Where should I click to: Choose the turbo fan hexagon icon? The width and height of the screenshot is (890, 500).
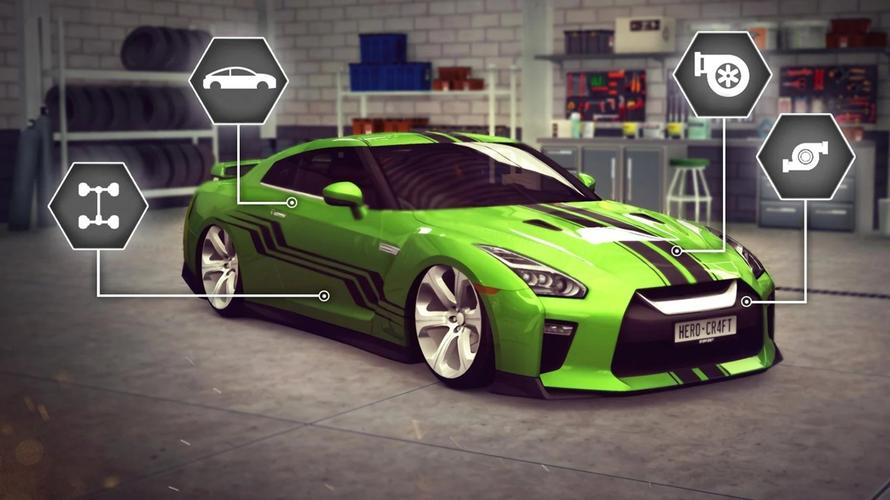721,74
